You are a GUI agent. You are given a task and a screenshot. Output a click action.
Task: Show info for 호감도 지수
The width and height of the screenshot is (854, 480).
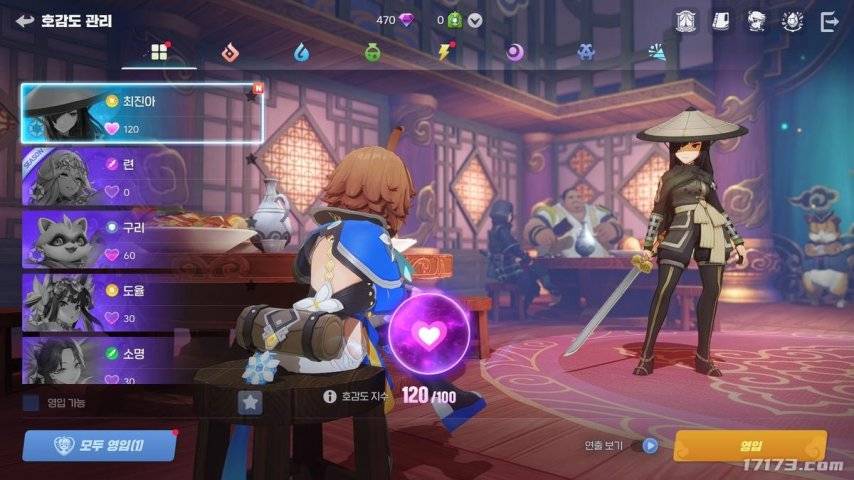point(329,396)
